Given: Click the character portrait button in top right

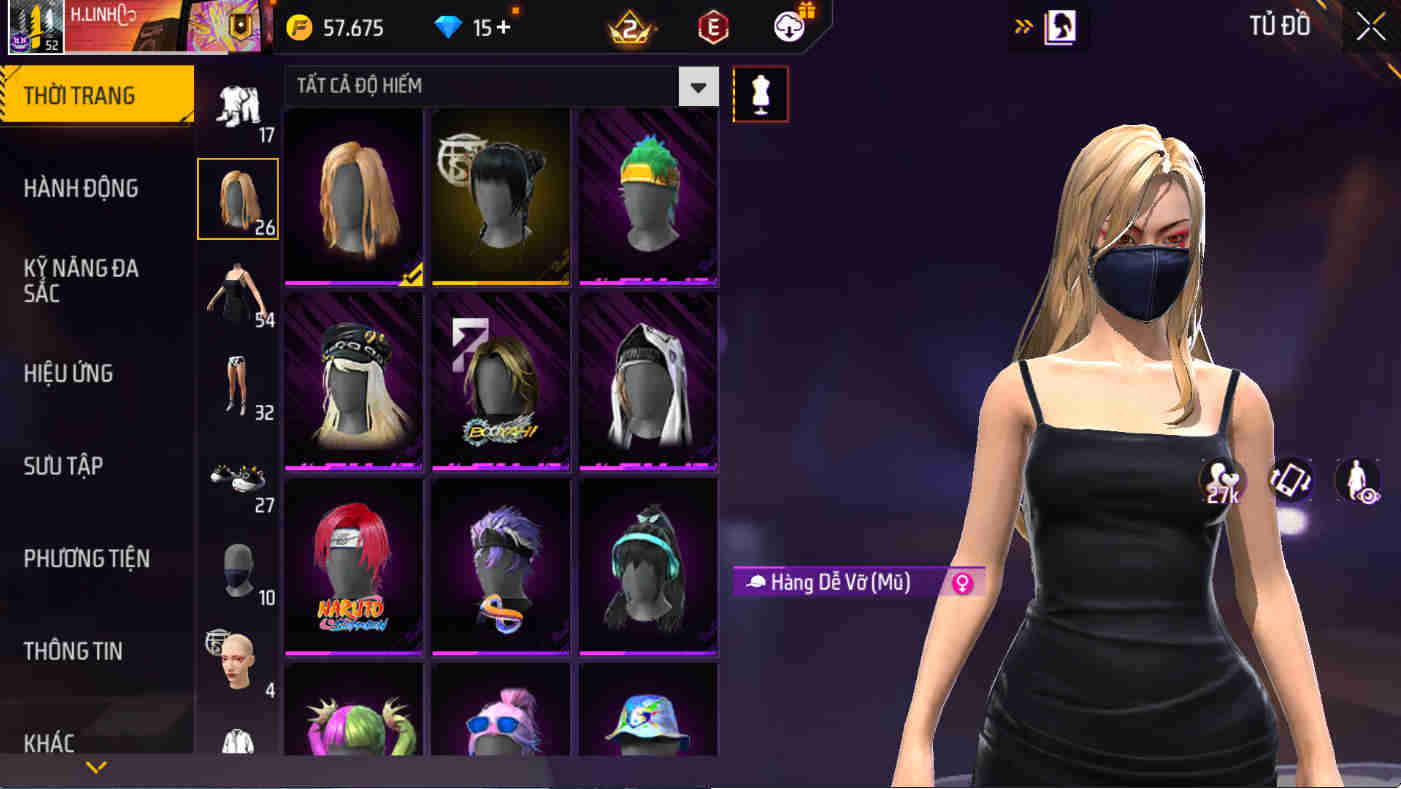Looking at the screenshot, I should pos(1062,27).
